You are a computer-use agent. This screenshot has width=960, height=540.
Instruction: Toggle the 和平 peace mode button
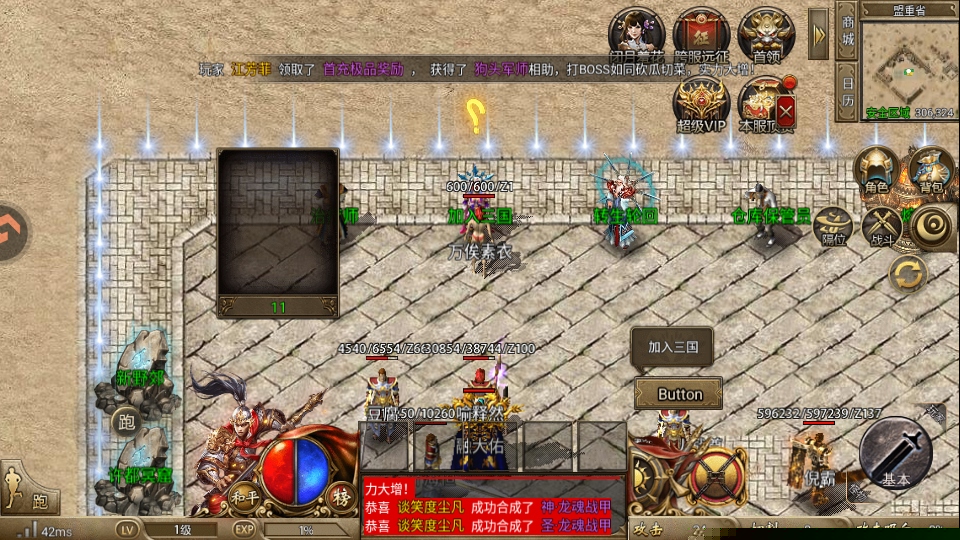(240, 494)
